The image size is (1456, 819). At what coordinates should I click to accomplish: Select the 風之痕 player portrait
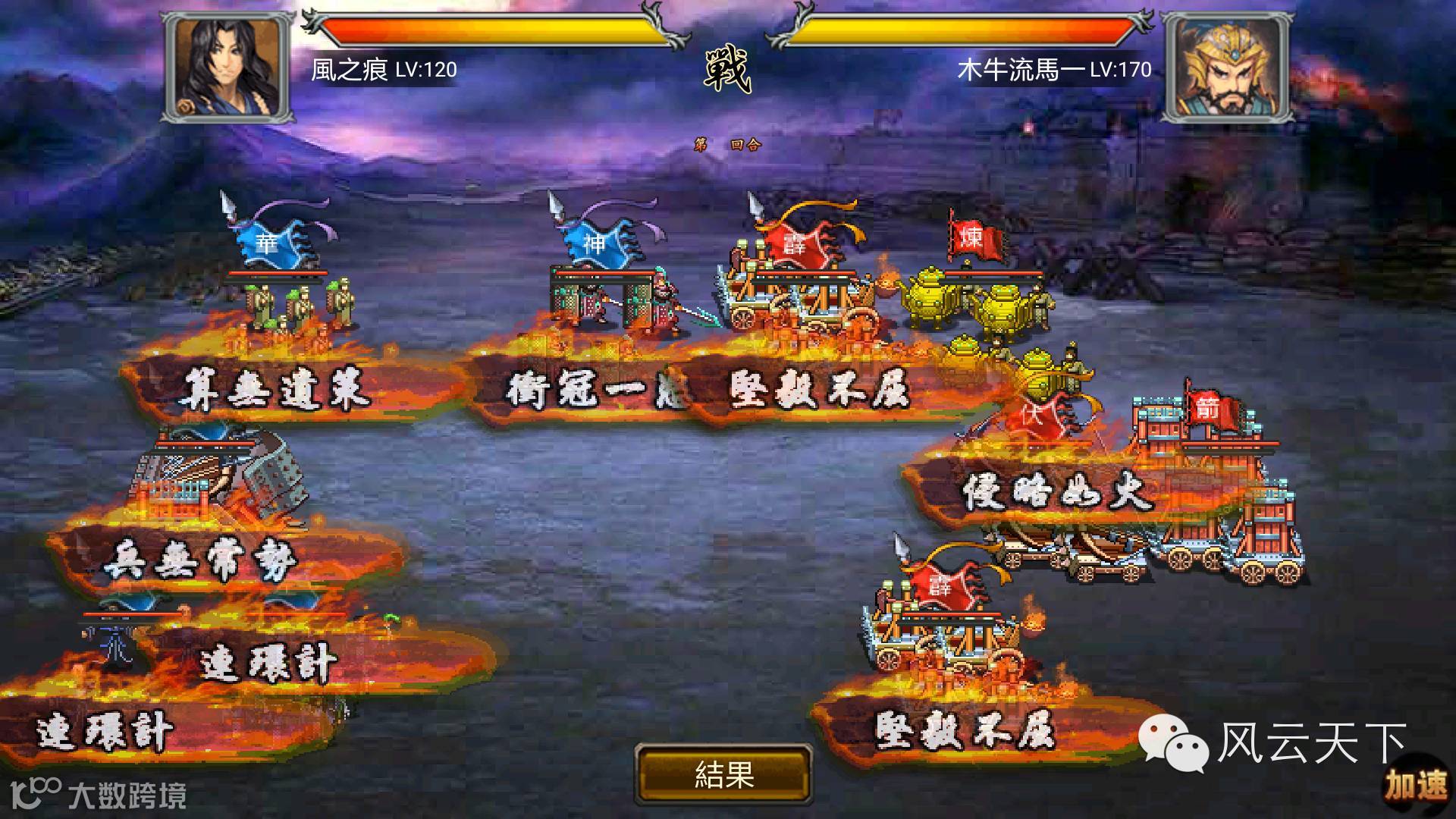click(x=228, y=67)
